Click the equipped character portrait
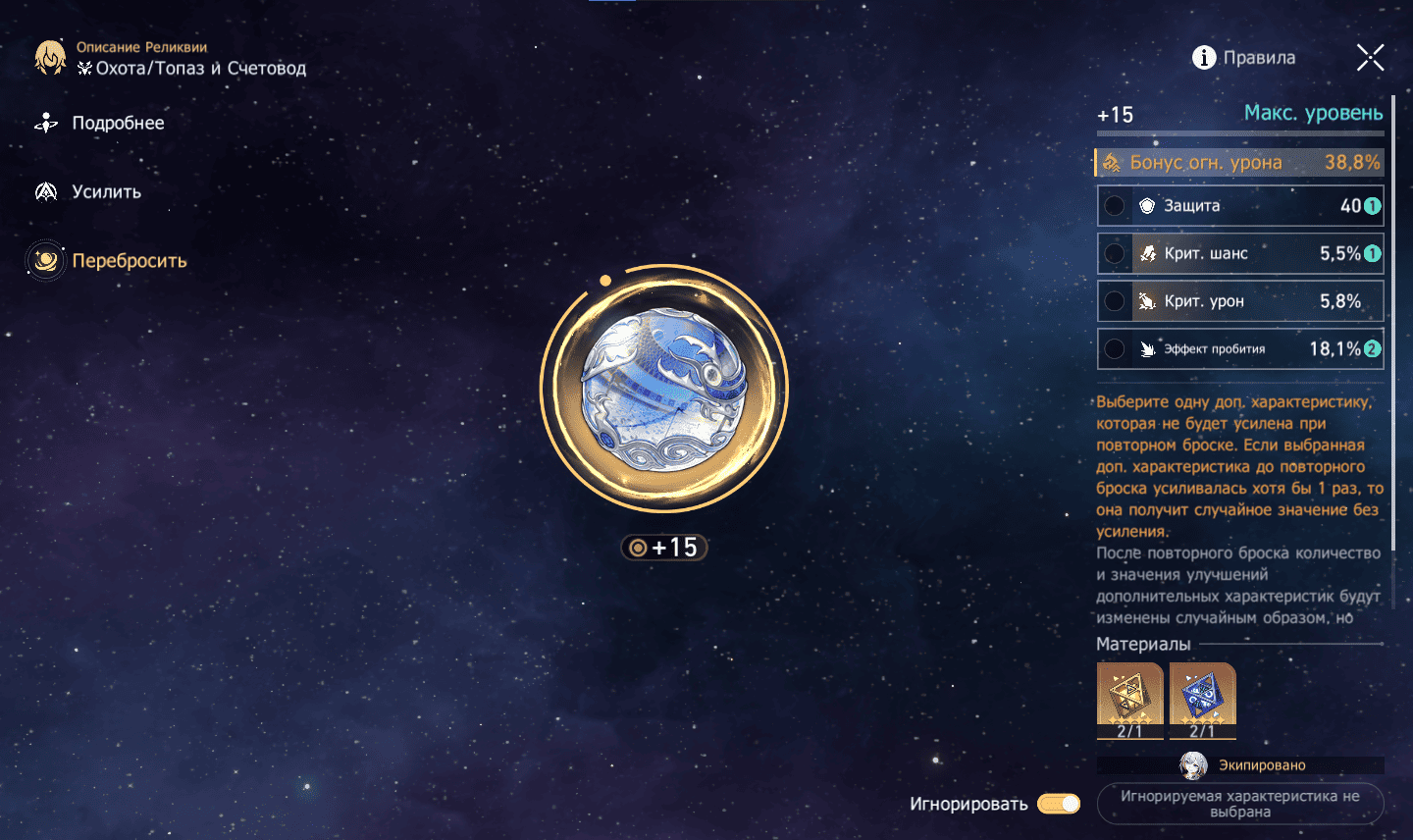This screenshot has height=840, width=1413. [x=1193, y=765]
